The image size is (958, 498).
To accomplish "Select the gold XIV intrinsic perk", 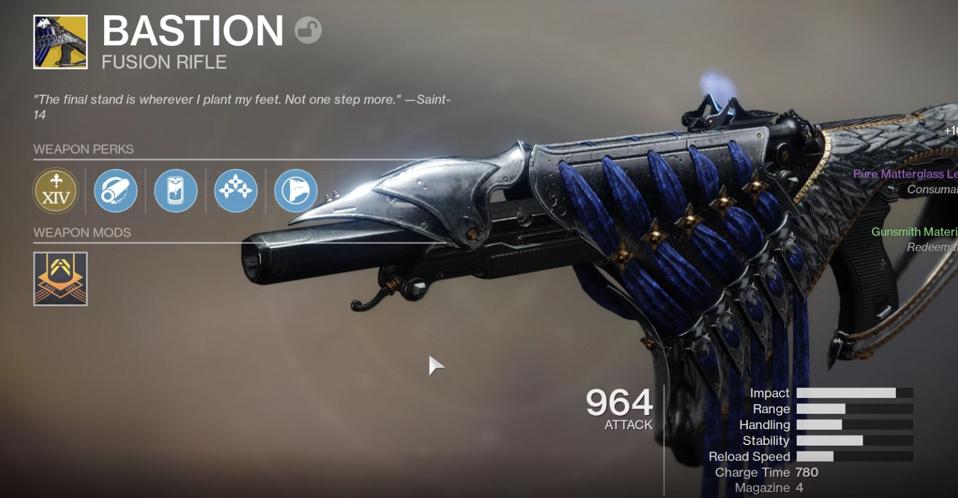I will coord(56,190).
